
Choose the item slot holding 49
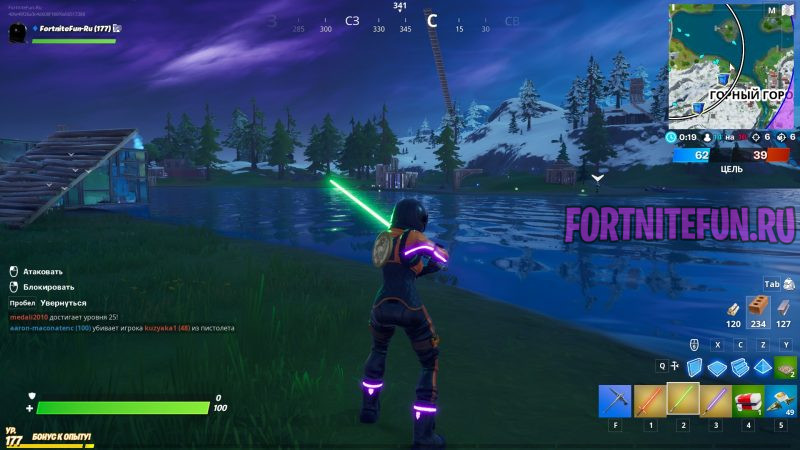(782, 401)
